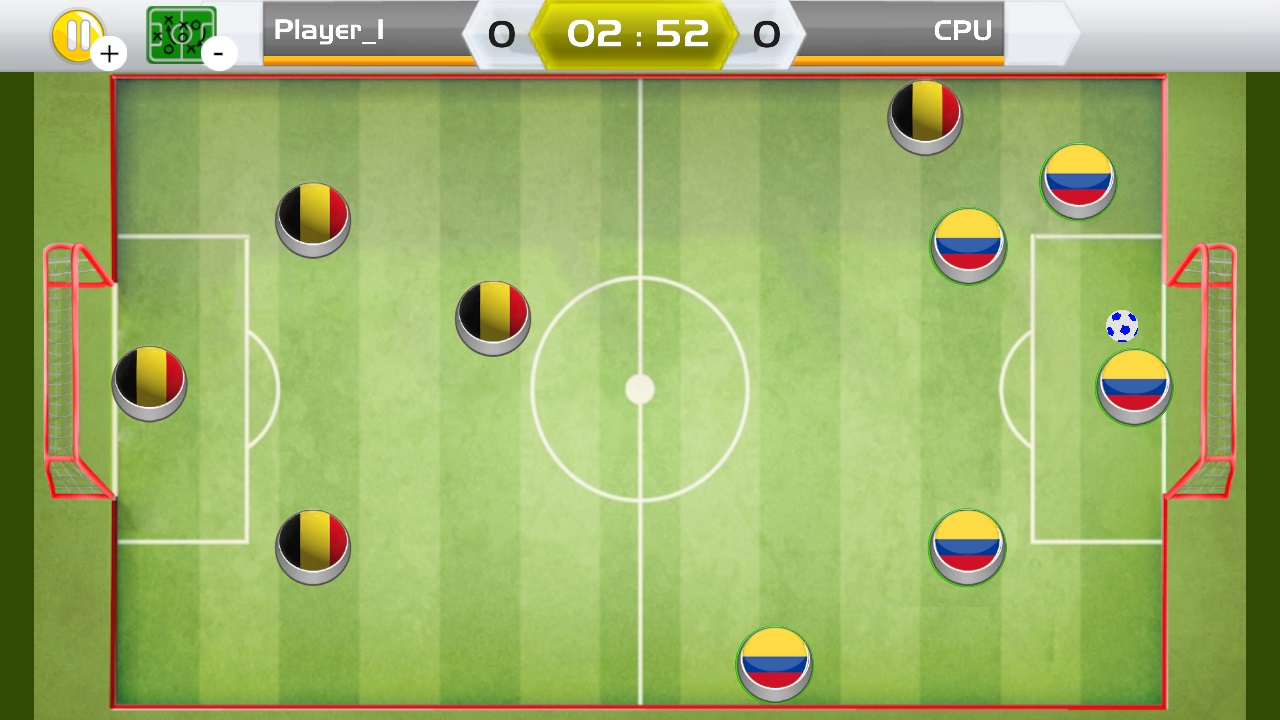Click Player_1's score of zero

(x=500, y=33)
